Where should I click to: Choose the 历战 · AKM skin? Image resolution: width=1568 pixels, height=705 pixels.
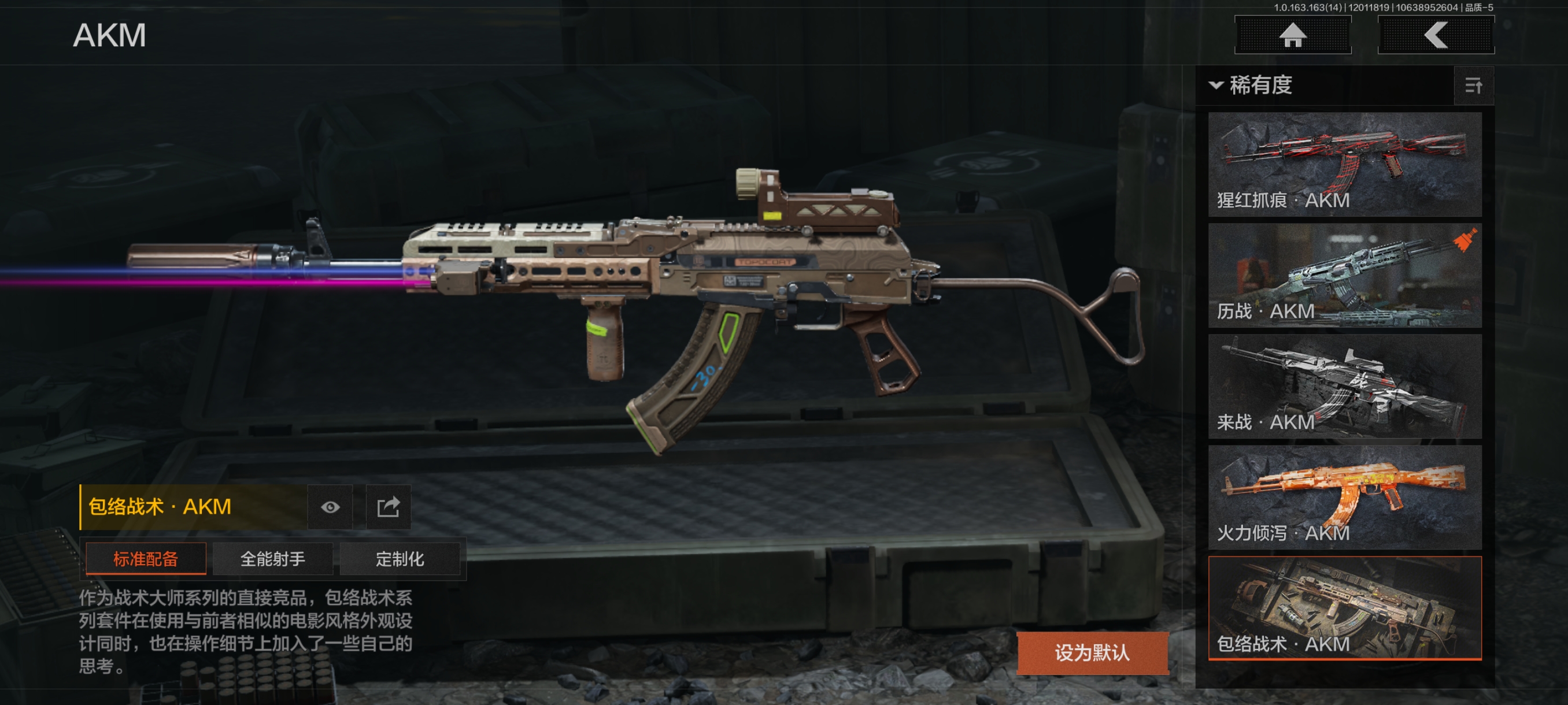[x=1344, y=276]
